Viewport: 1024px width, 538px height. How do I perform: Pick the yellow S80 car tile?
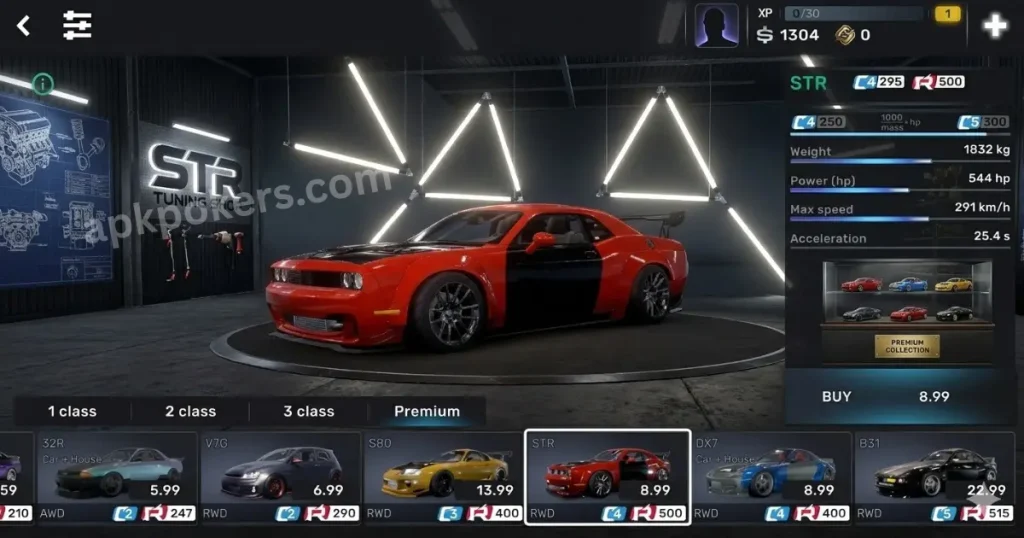(x=443, y=477)
